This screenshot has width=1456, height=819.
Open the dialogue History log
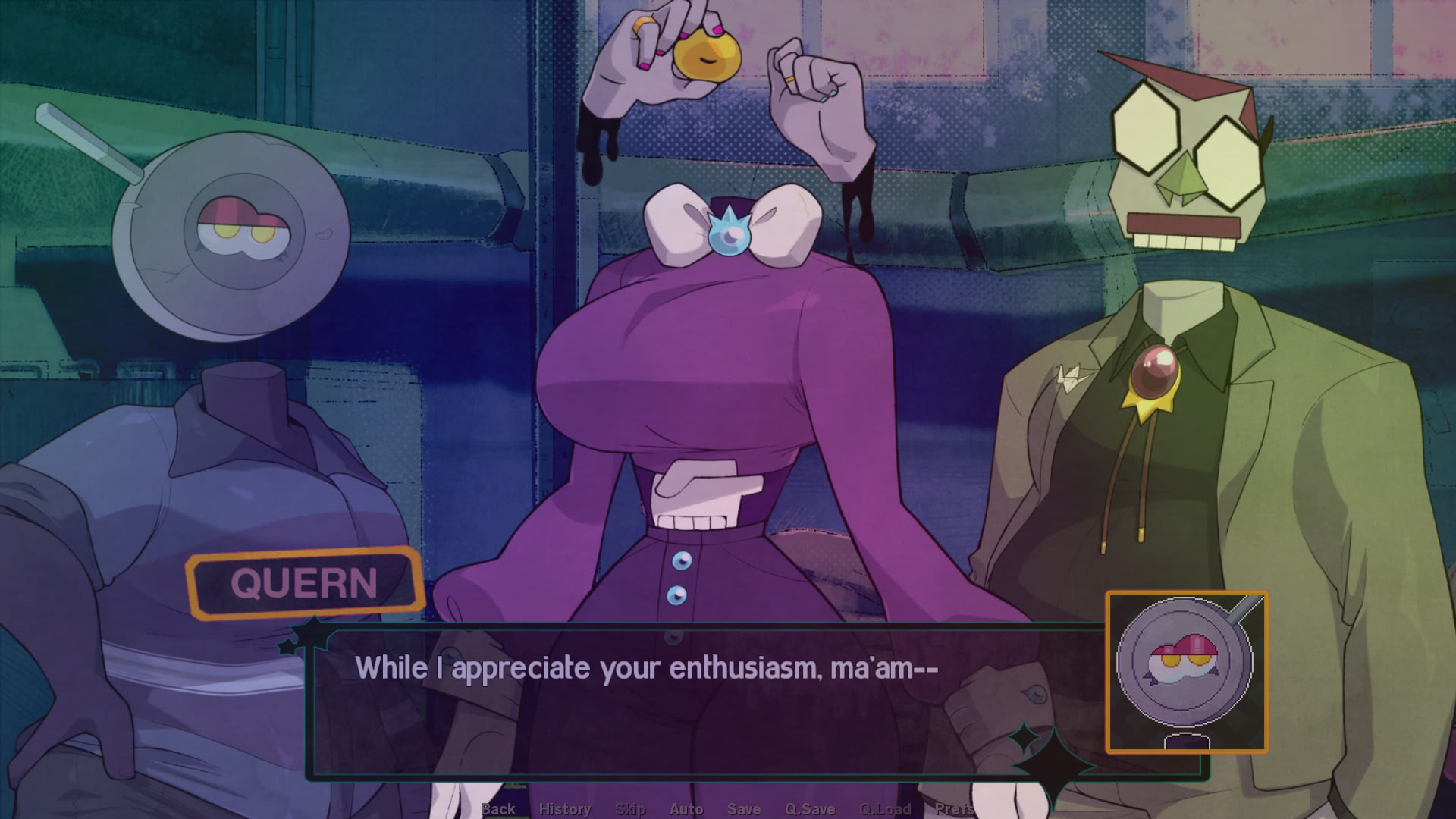point(565,809)
